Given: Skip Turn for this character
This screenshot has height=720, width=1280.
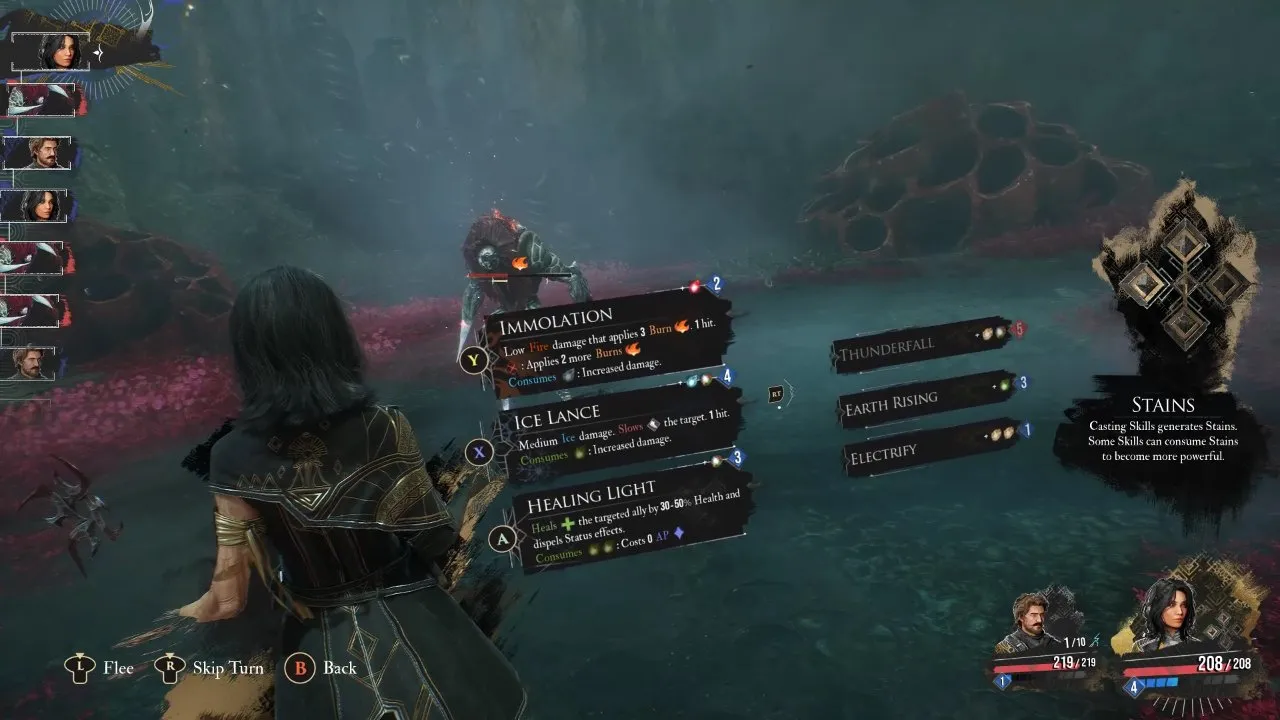Looking at the screenshot, I should pos(213,668).
